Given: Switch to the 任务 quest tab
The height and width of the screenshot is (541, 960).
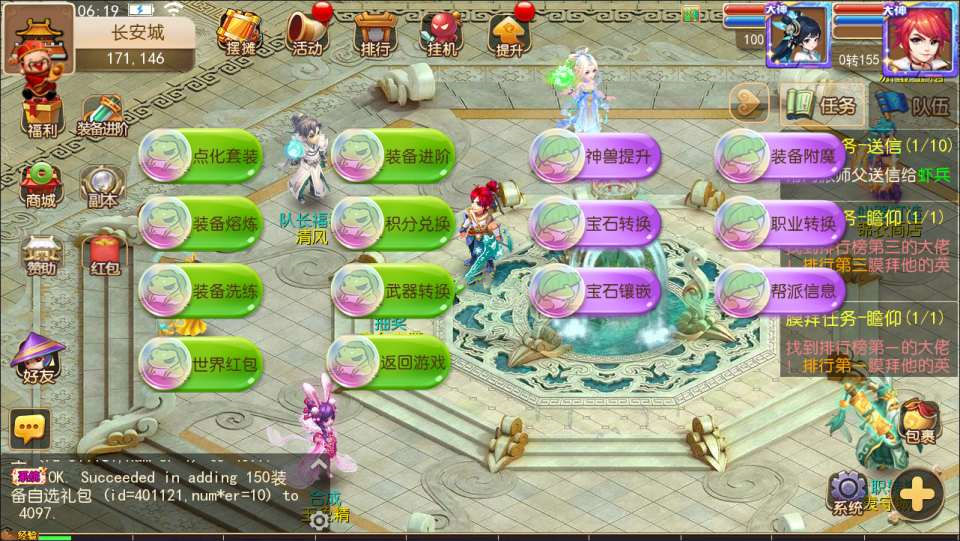Looking at the screenshot, I should (x=823, y=104).
